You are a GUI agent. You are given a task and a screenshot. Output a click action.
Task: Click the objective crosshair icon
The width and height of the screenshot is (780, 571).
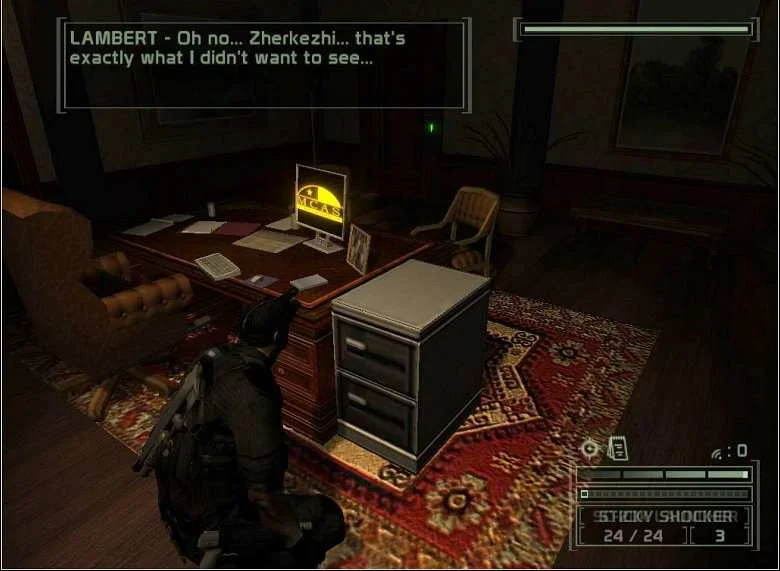coord(590,449)
